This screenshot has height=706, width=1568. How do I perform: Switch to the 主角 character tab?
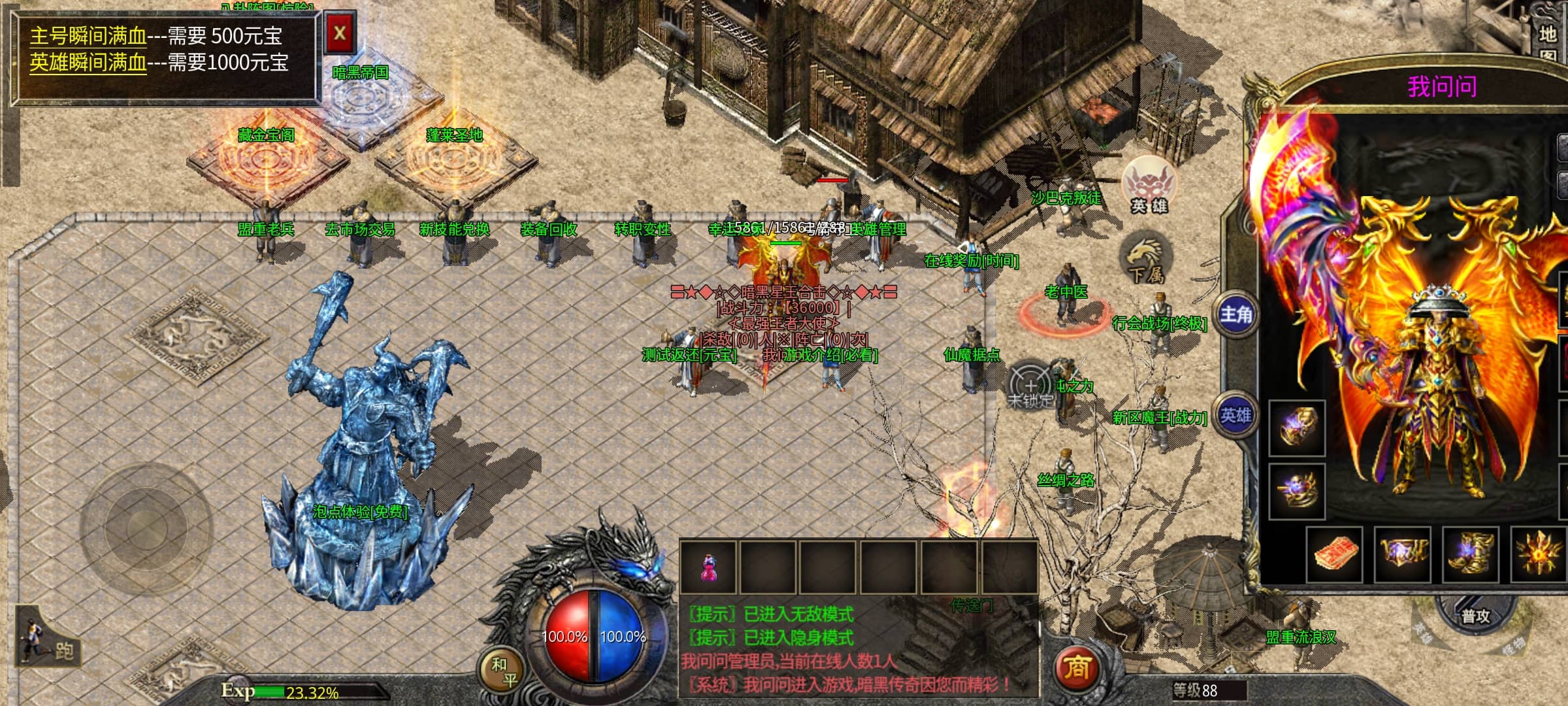(1235, 314)
